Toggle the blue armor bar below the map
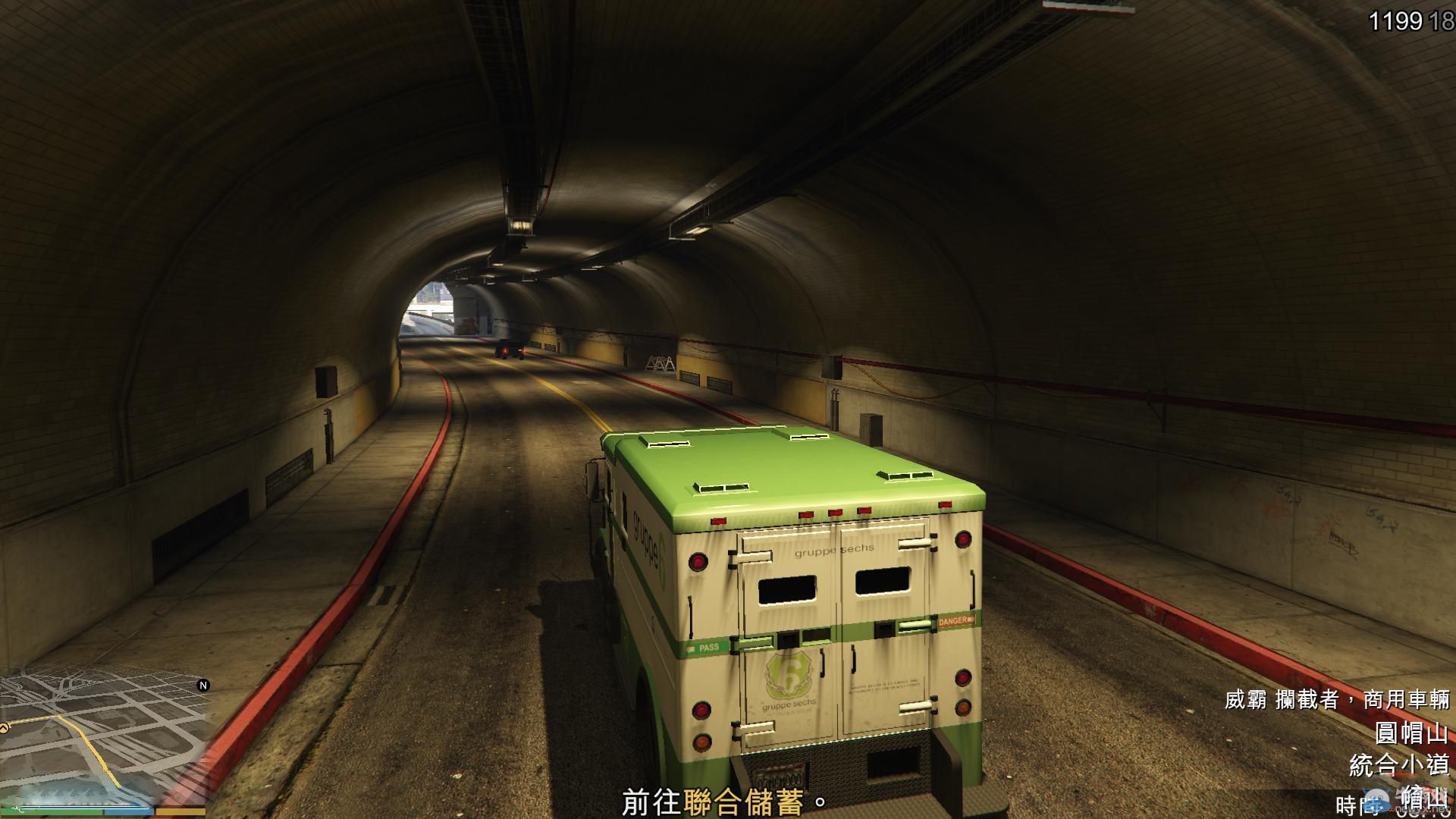This screenshot has height=819, width=1456. (129, 813)
